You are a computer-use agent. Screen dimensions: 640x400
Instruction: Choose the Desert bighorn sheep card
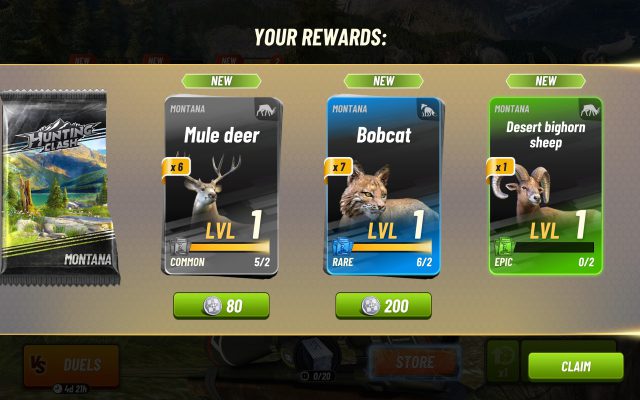coord(546,185)
